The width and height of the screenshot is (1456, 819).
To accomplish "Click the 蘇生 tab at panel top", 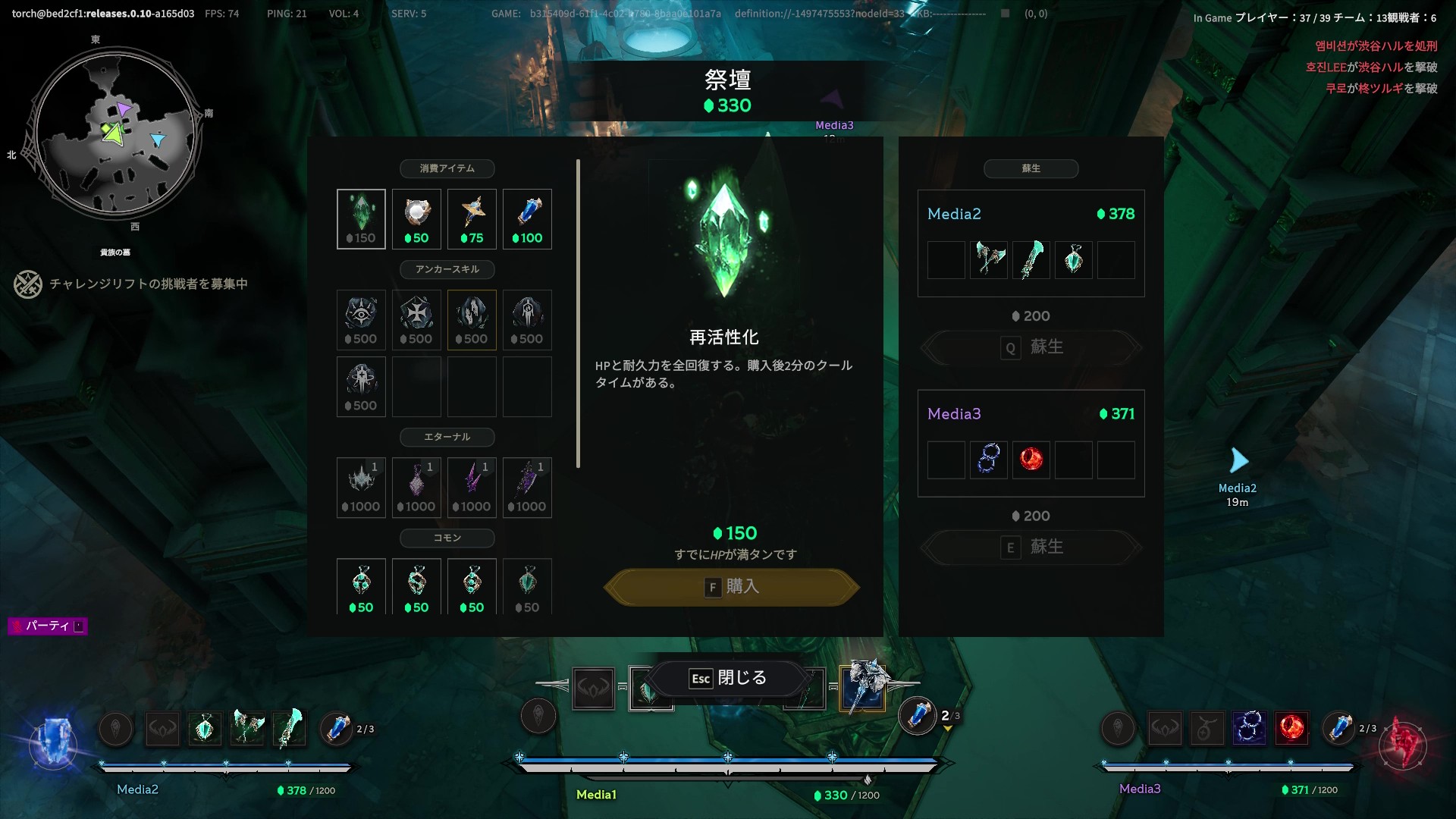I will (x=1031, y=168).
